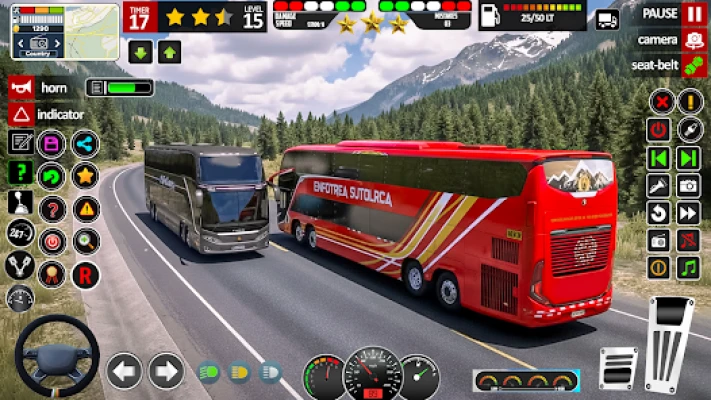Pause the game with the red button

point(694,14)
